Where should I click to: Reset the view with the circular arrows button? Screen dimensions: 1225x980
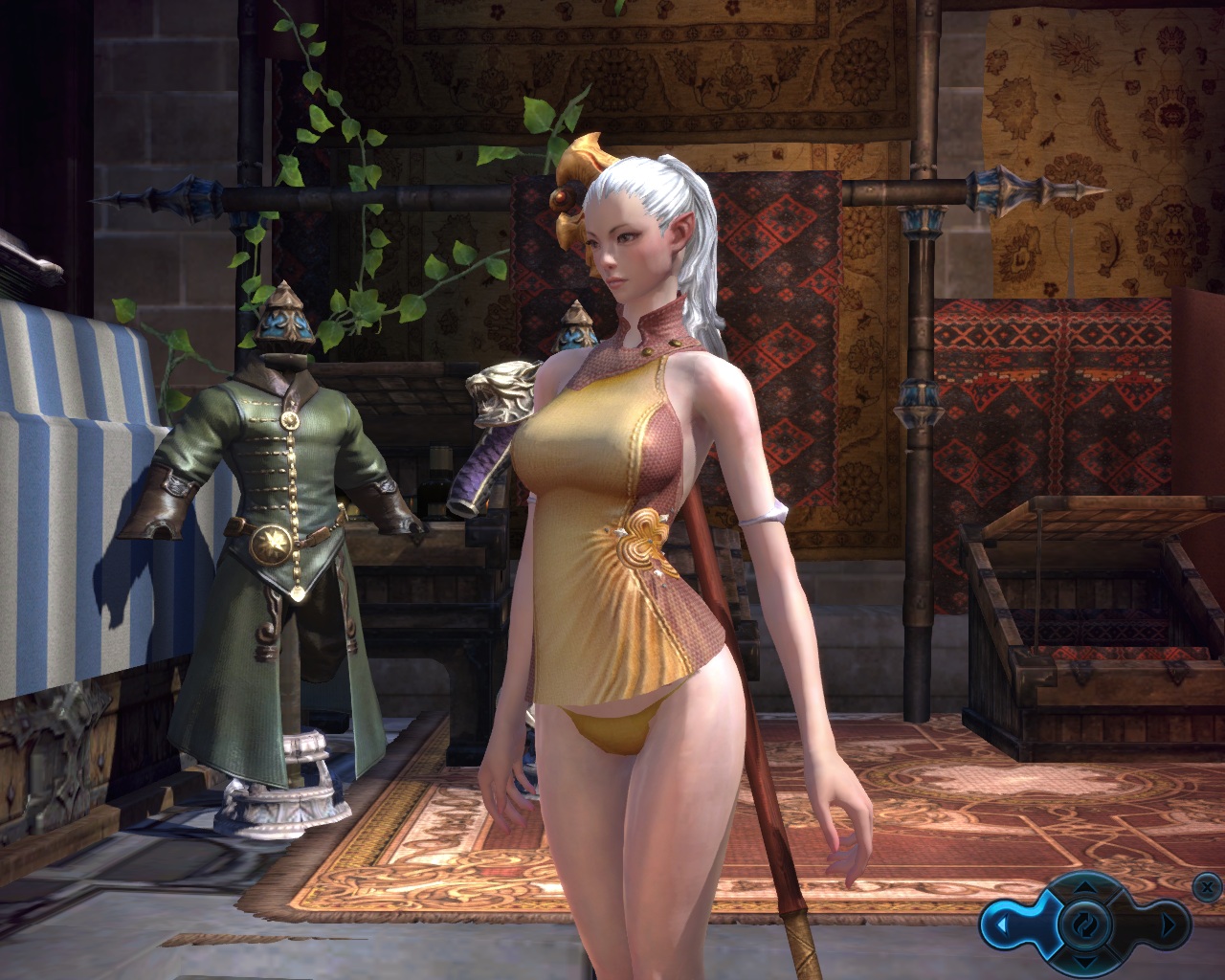point(1084,924)
